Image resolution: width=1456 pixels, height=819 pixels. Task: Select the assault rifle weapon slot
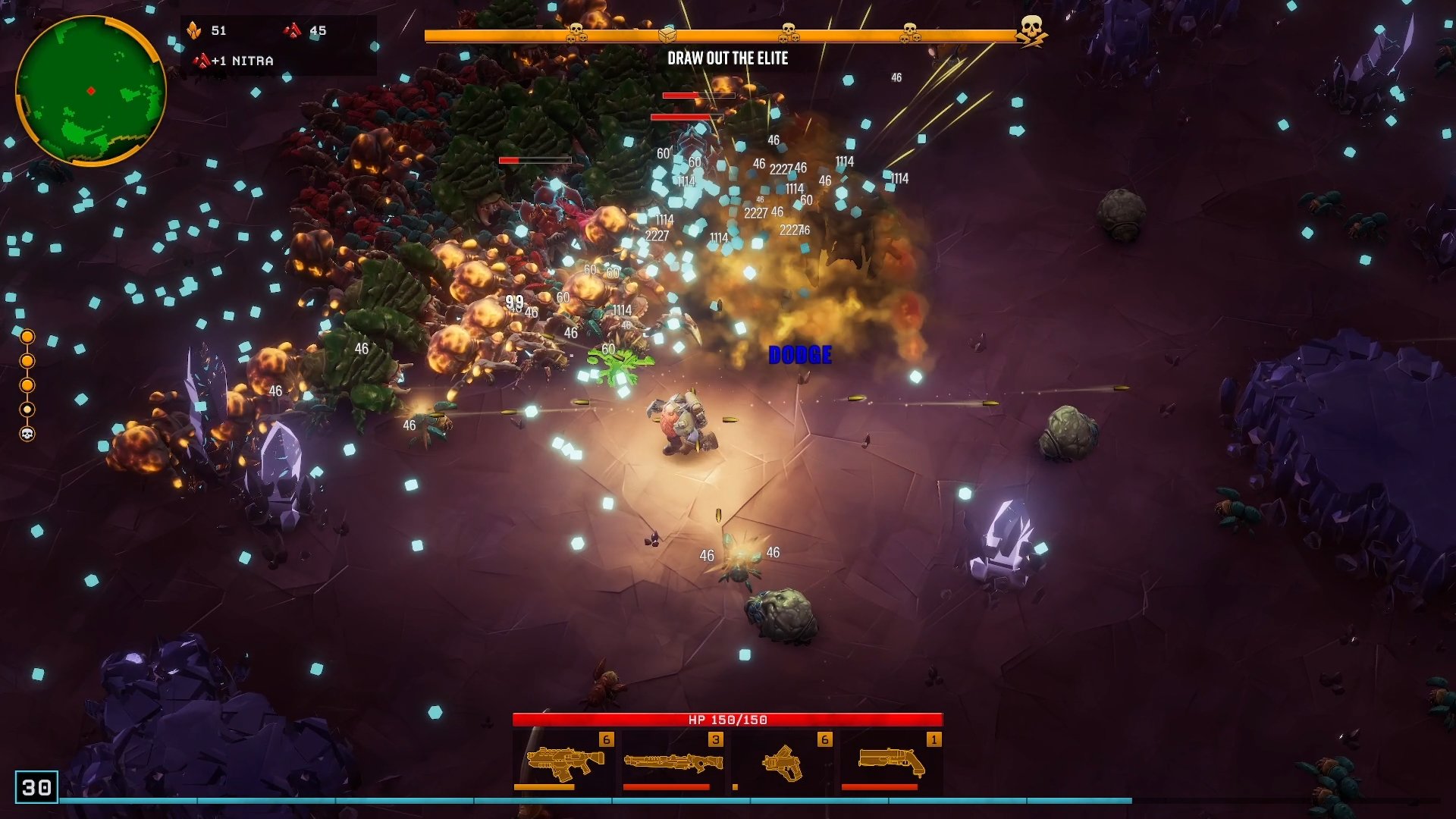click(564, 762)
